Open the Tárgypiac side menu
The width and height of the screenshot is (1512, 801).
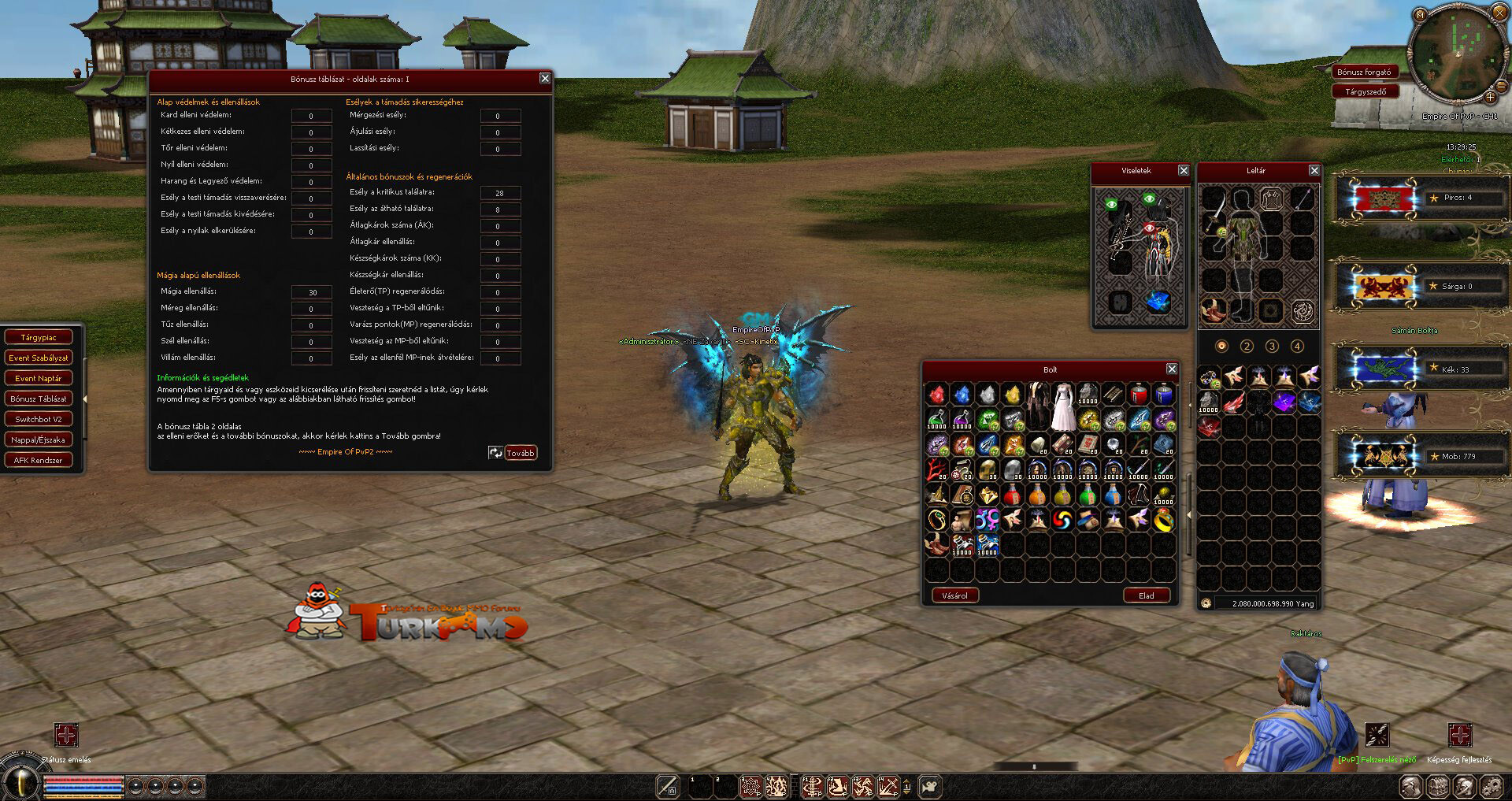pyautogui.click(x=39, y=337)
